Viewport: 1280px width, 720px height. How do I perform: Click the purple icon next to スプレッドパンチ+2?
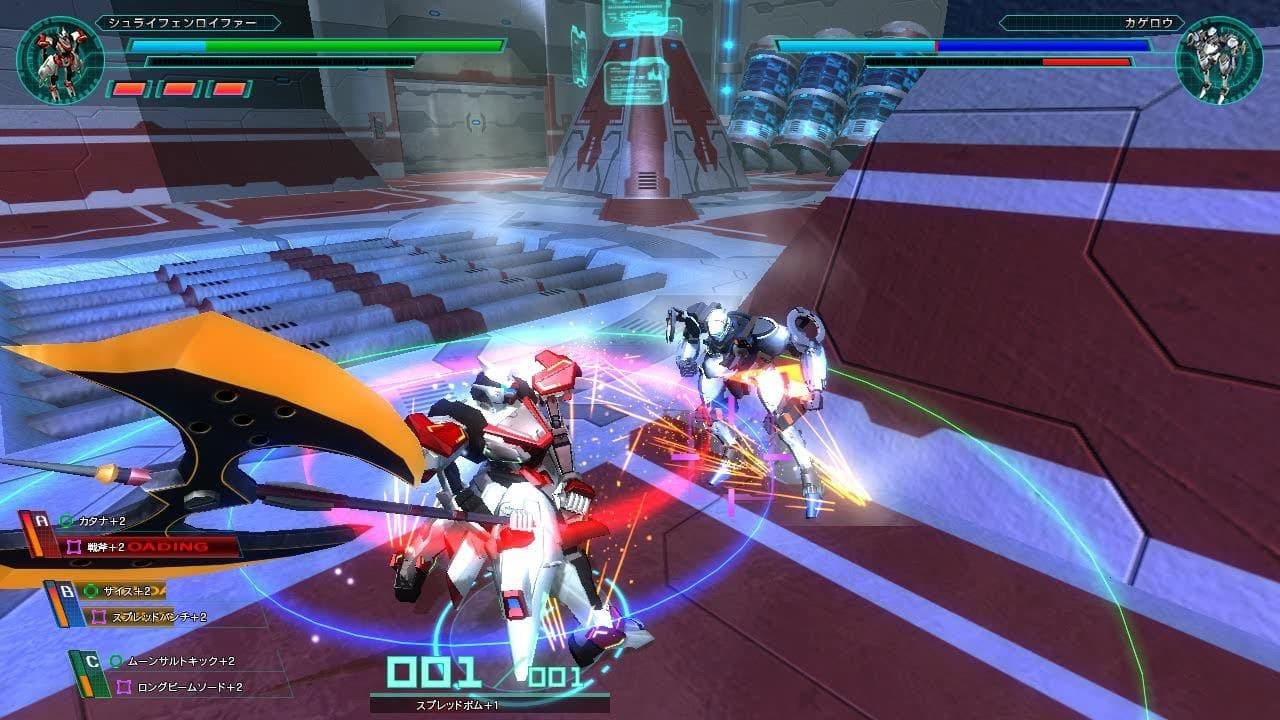click(x=100, y=616)
